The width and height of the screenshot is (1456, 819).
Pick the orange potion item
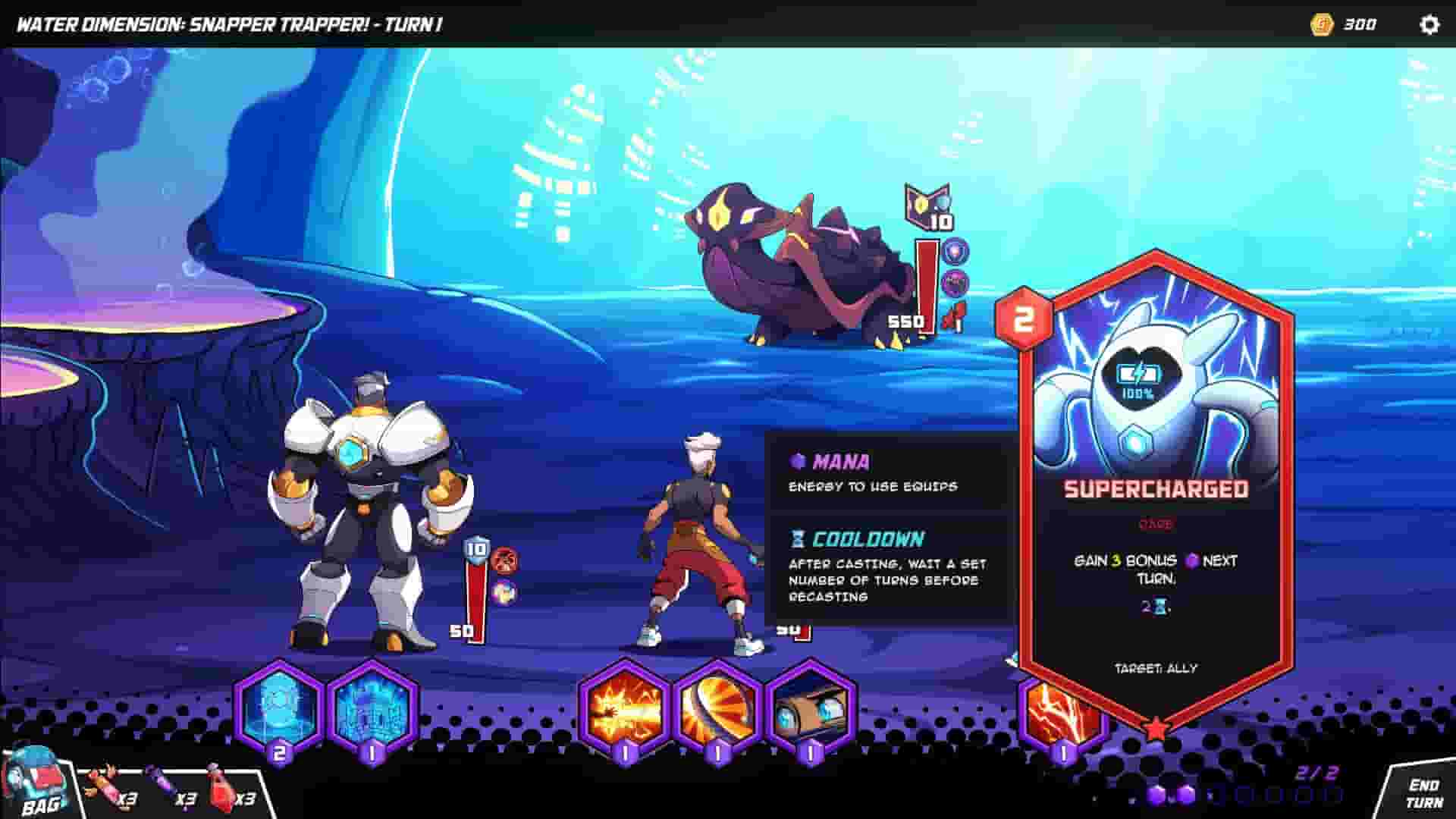point(102,789)
